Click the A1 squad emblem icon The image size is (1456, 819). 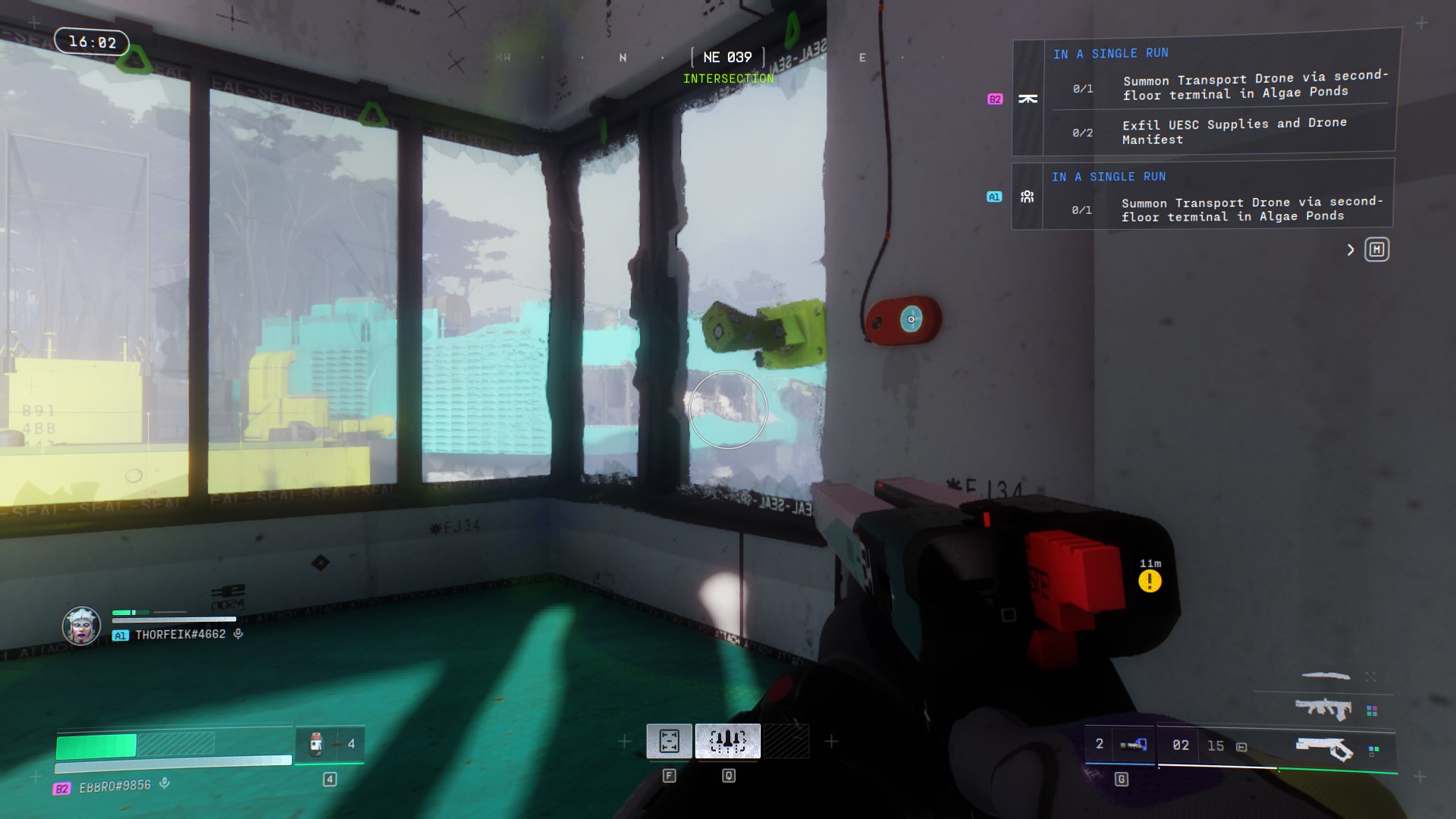click(1027, 196)
